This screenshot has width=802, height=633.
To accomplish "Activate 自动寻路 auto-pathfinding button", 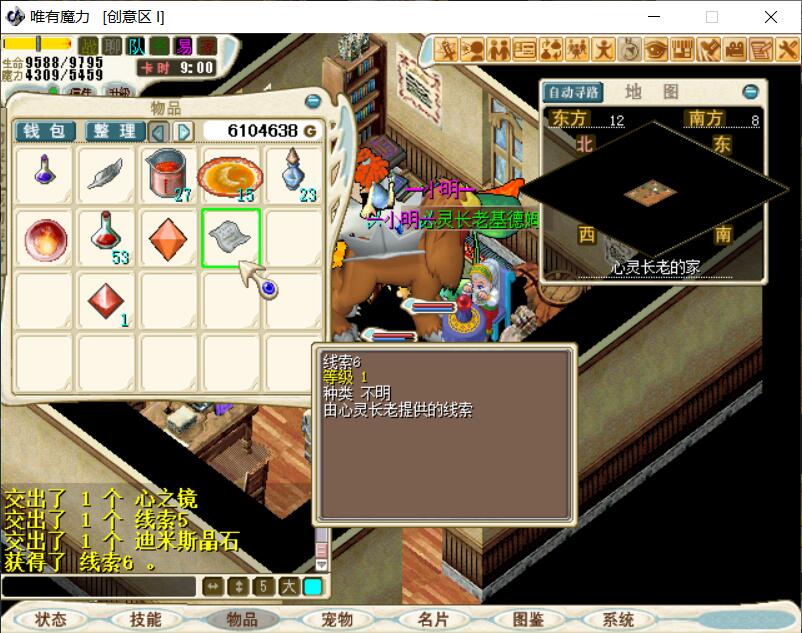I will pos(573,93).
